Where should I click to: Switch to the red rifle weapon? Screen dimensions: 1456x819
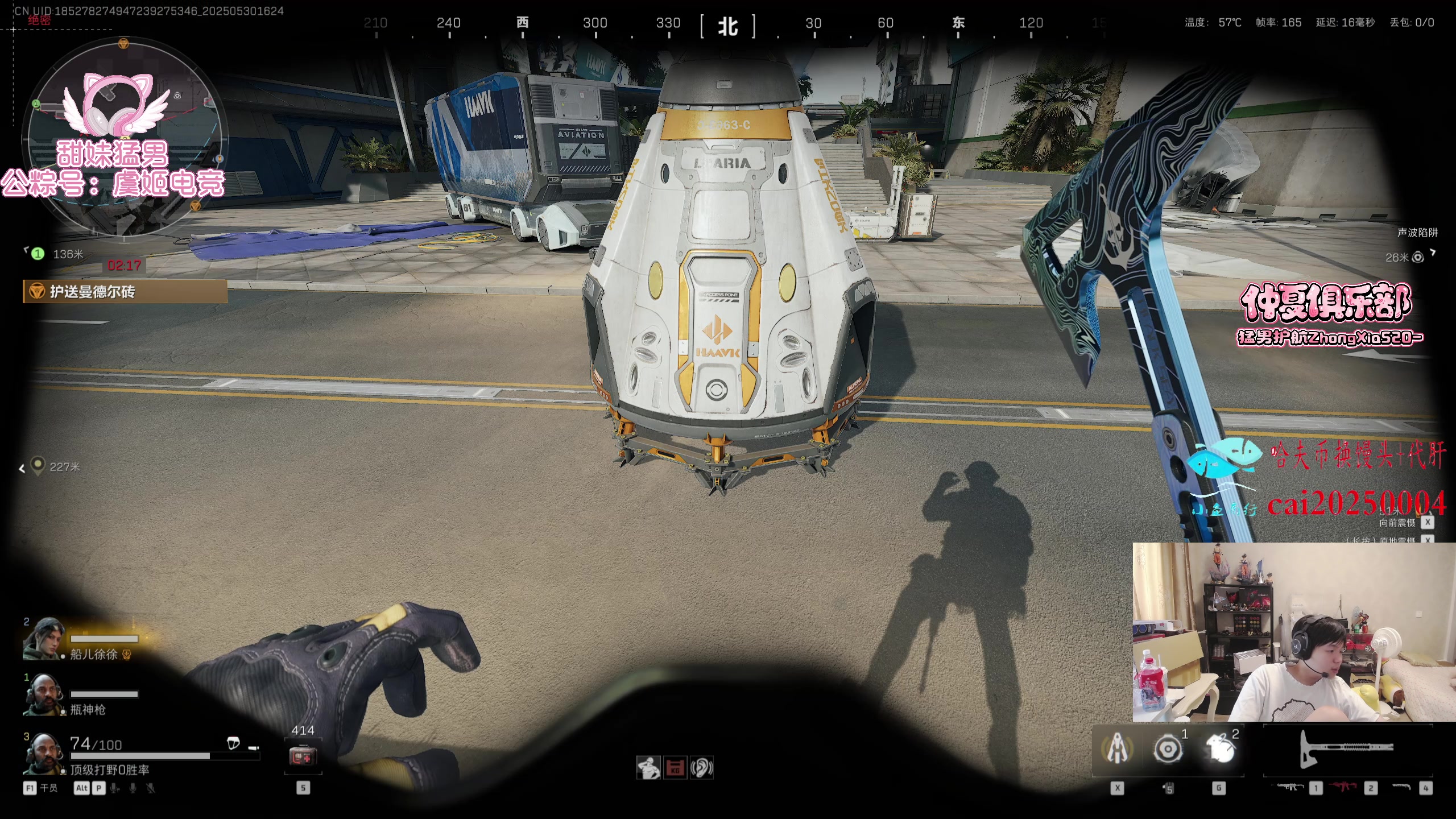point(1345,787)
